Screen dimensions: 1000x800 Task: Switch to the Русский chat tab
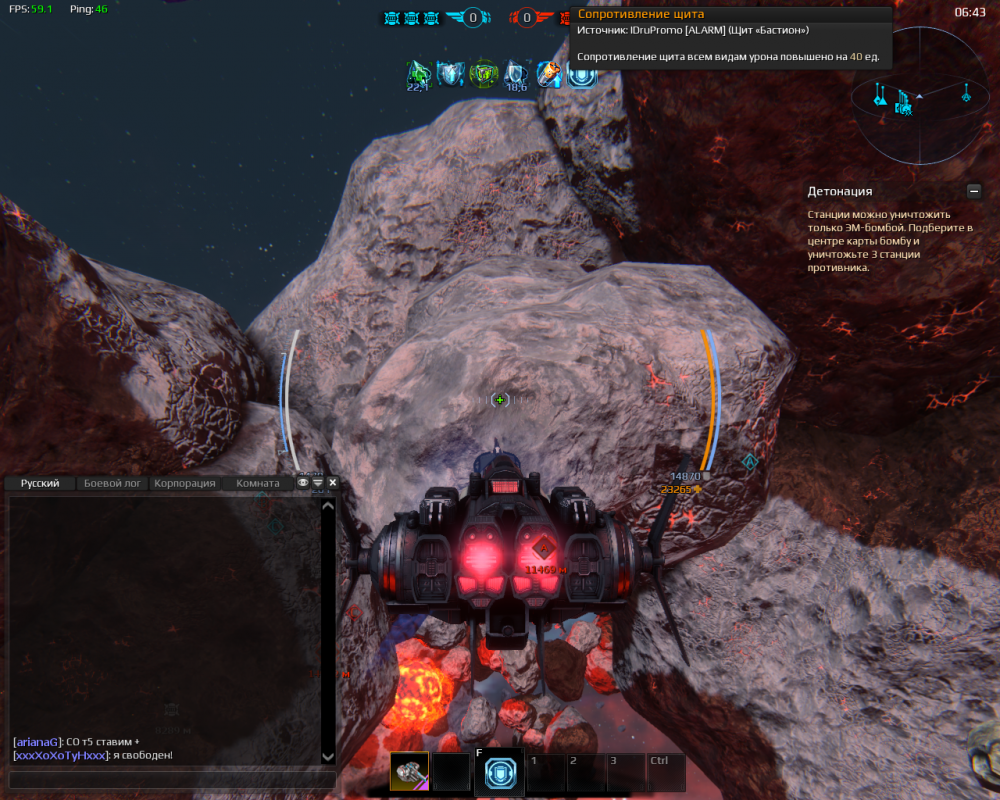40,483
